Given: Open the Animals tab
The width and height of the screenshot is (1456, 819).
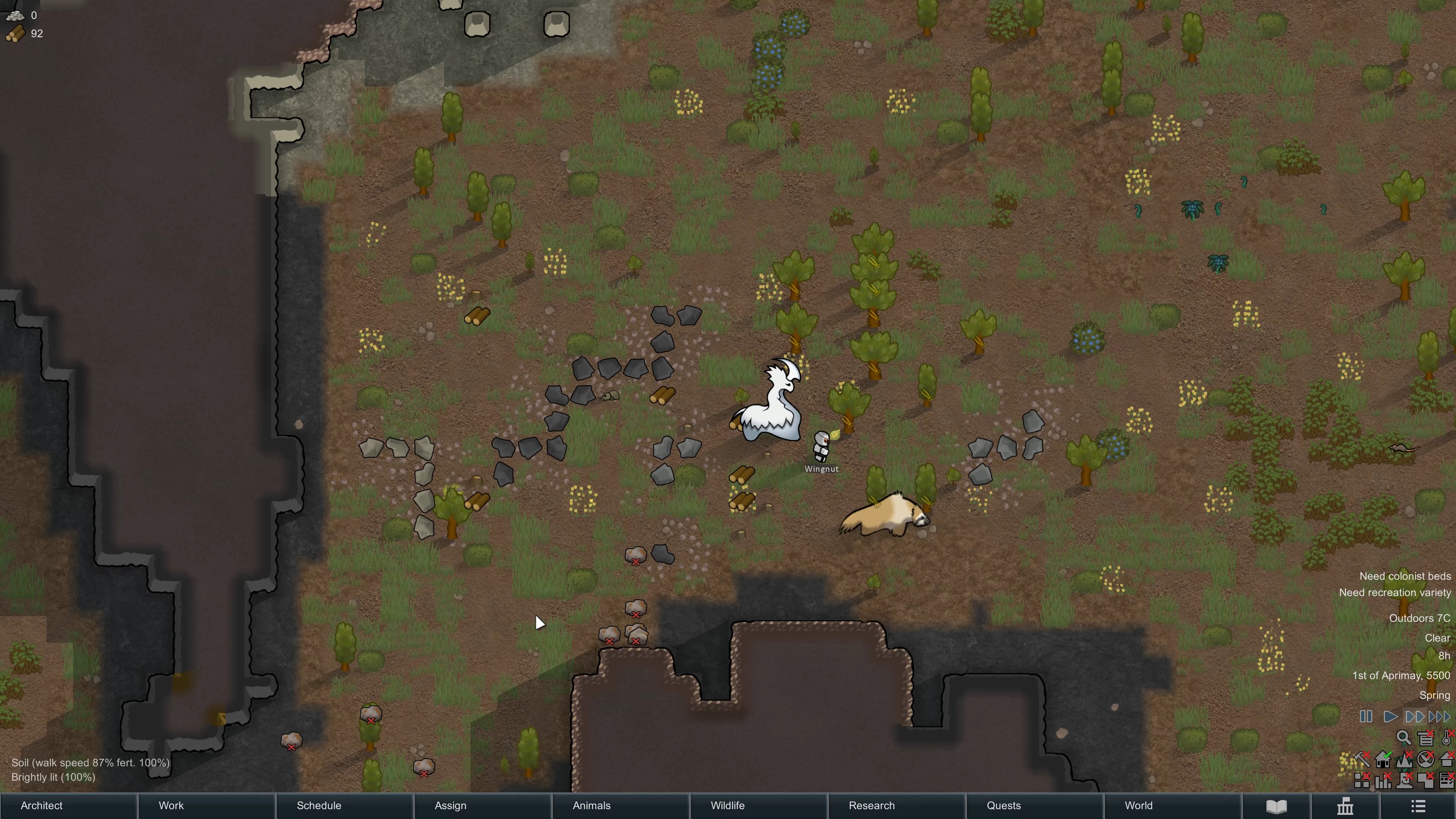Looking at the screenshot, I should [x=591, y=805].
